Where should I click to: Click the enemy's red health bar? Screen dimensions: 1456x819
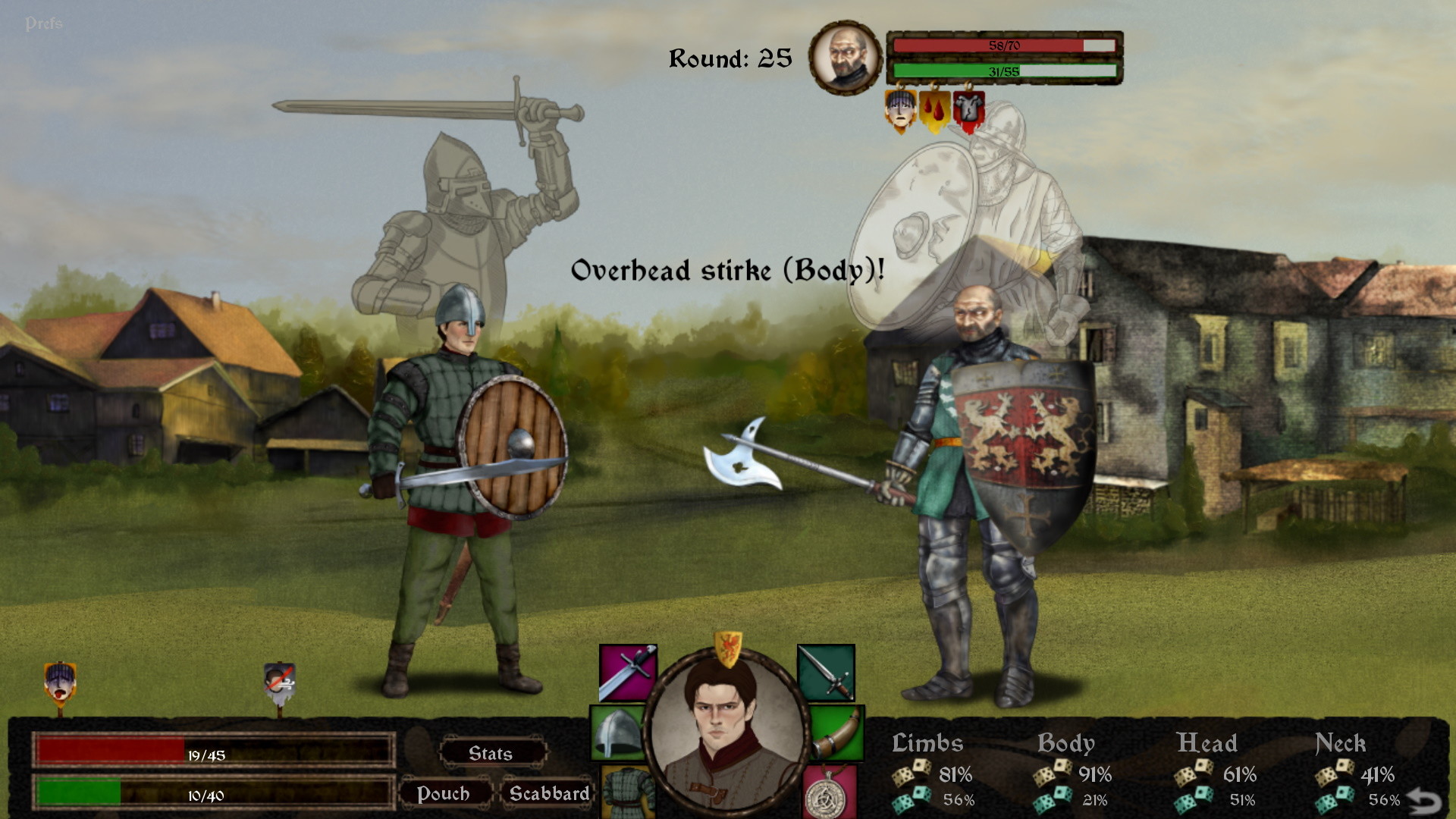pyautogui.click(x=1001, y=44)
